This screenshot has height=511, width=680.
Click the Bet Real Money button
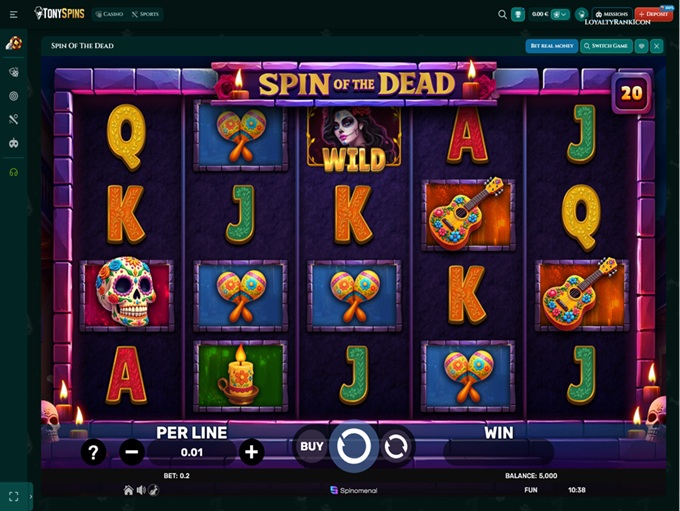click(x=551, y=46)
